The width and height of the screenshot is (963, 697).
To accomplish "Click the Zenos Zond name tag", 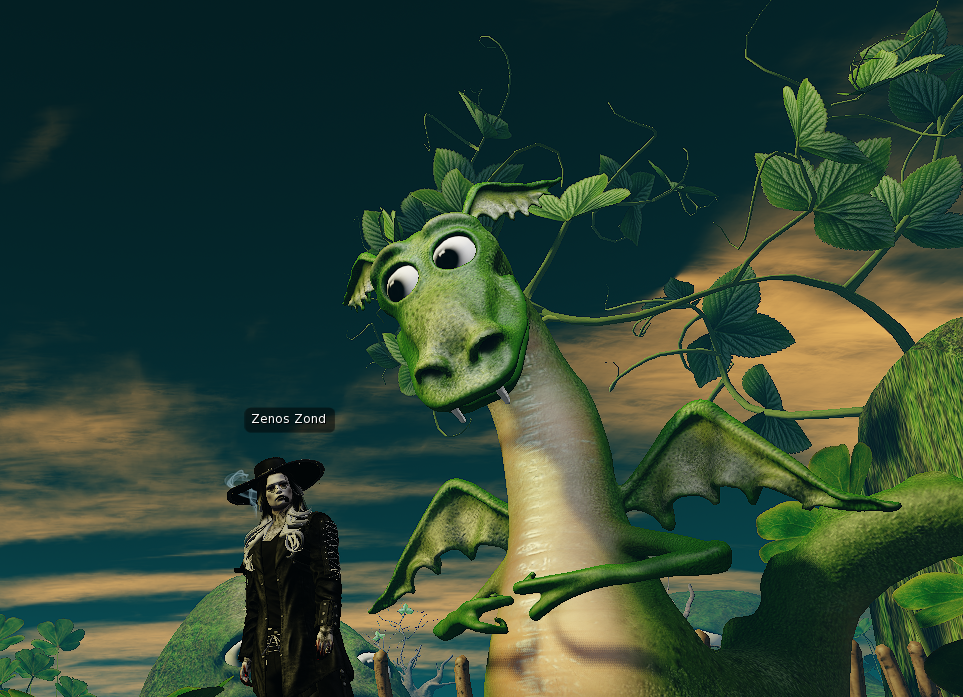I will coord(289,419).
